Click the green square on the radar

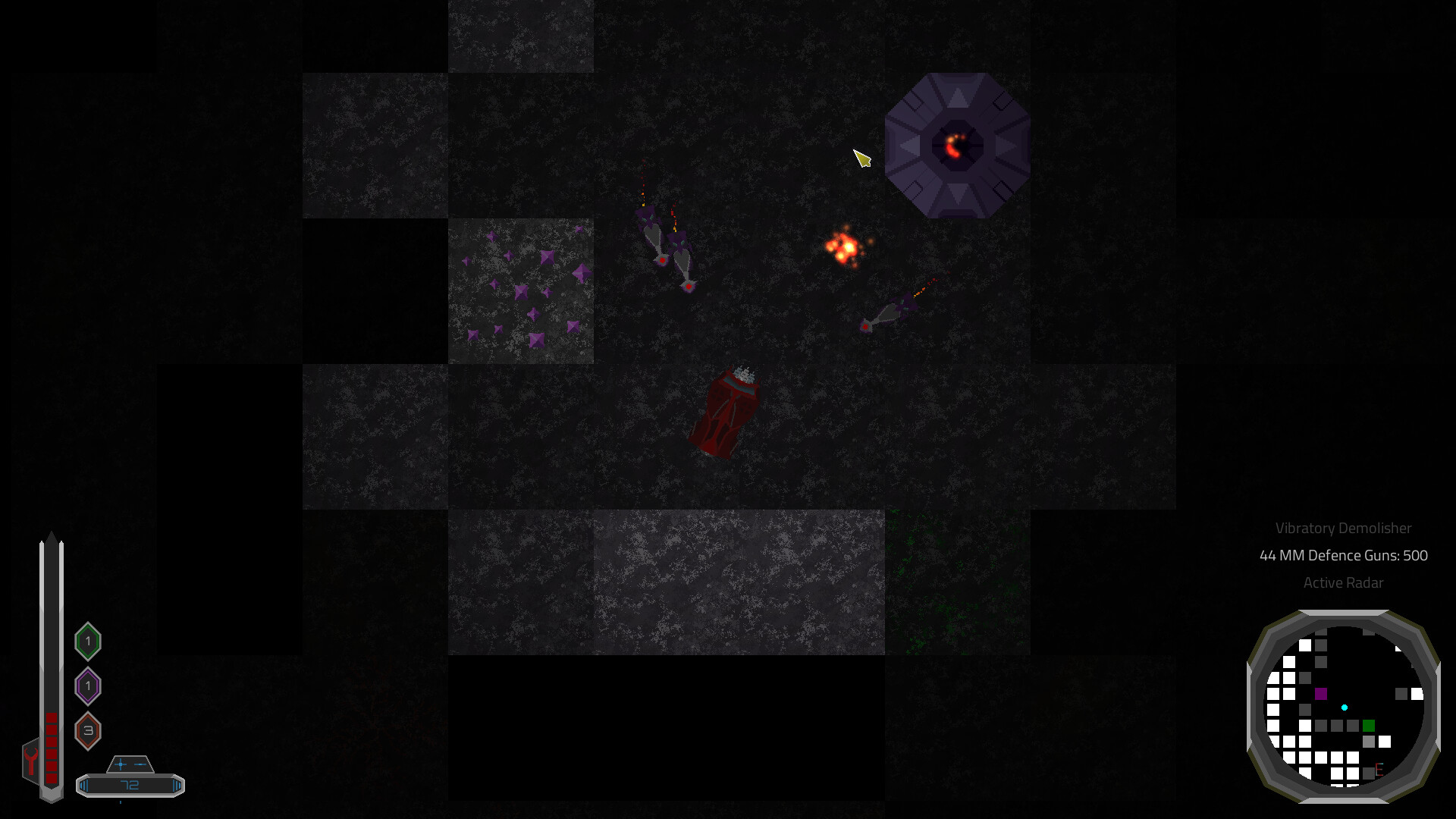tap(1369, 726)
